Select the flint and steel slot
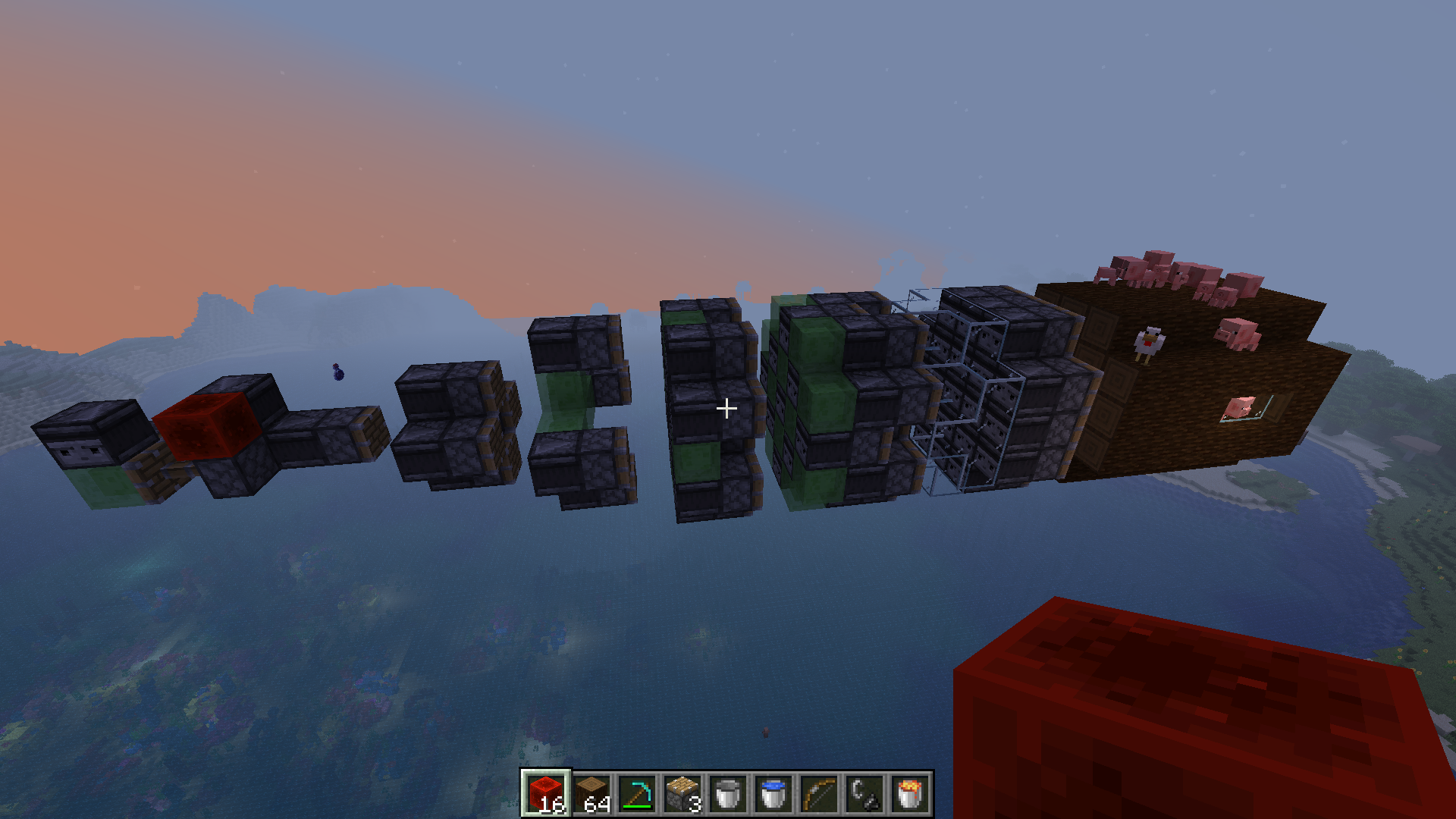The image size is (1456, 819). (x=864, y=794)
